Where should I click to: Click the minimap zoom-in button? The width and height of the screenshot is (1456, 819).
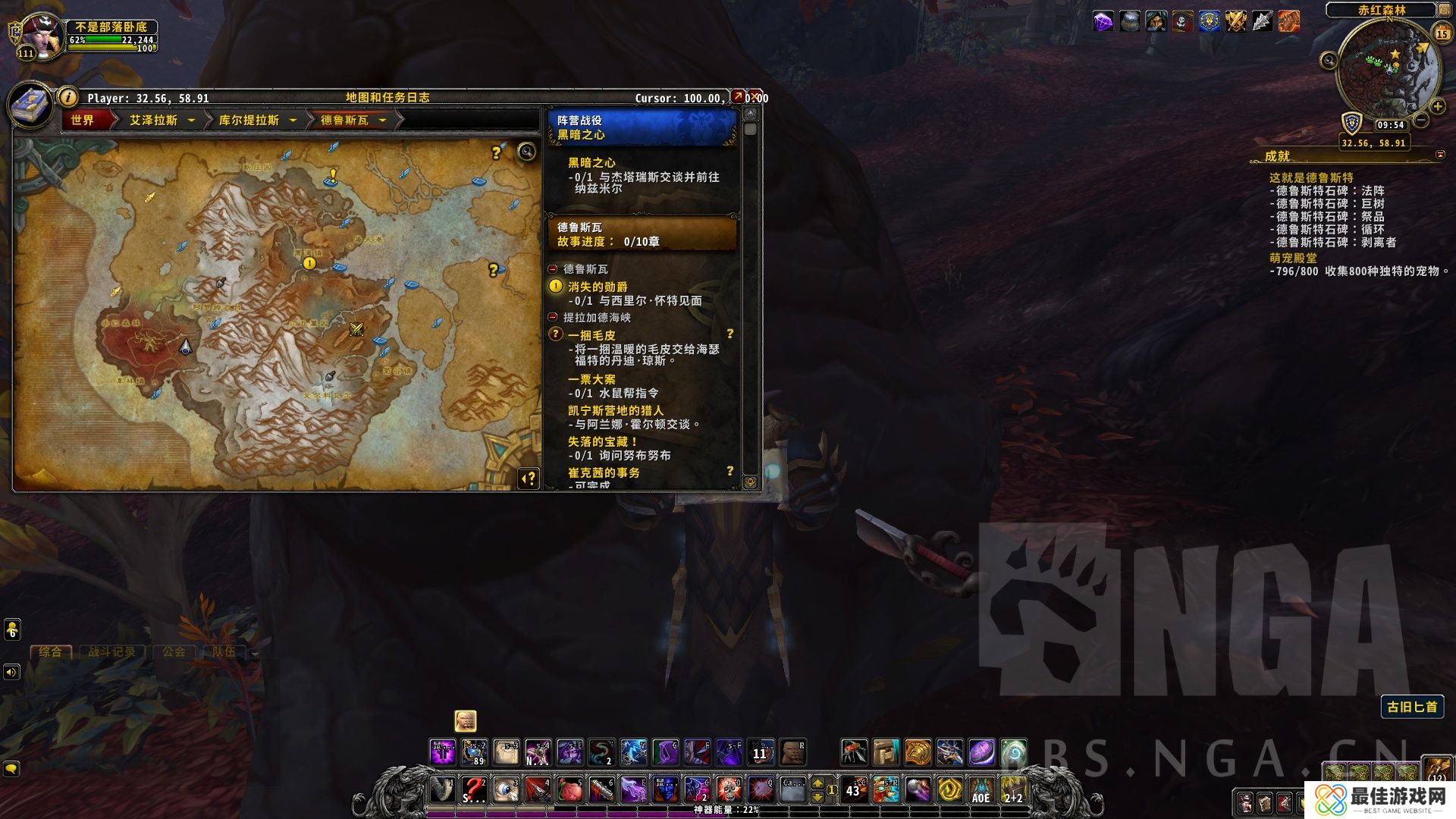(1436, 107)
